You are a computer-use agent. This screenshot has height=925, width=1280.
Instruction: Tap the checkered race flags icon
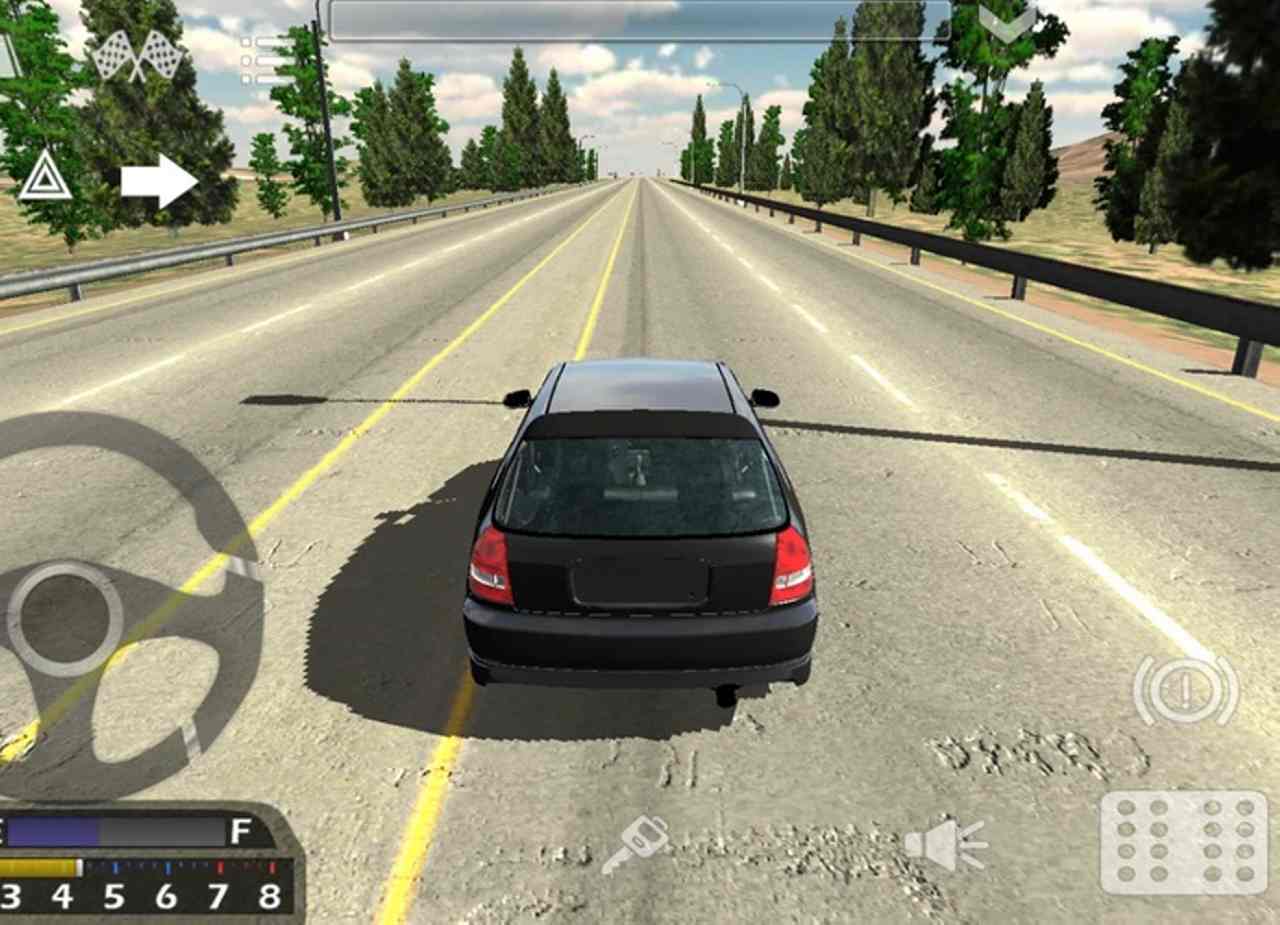point(138,55)
